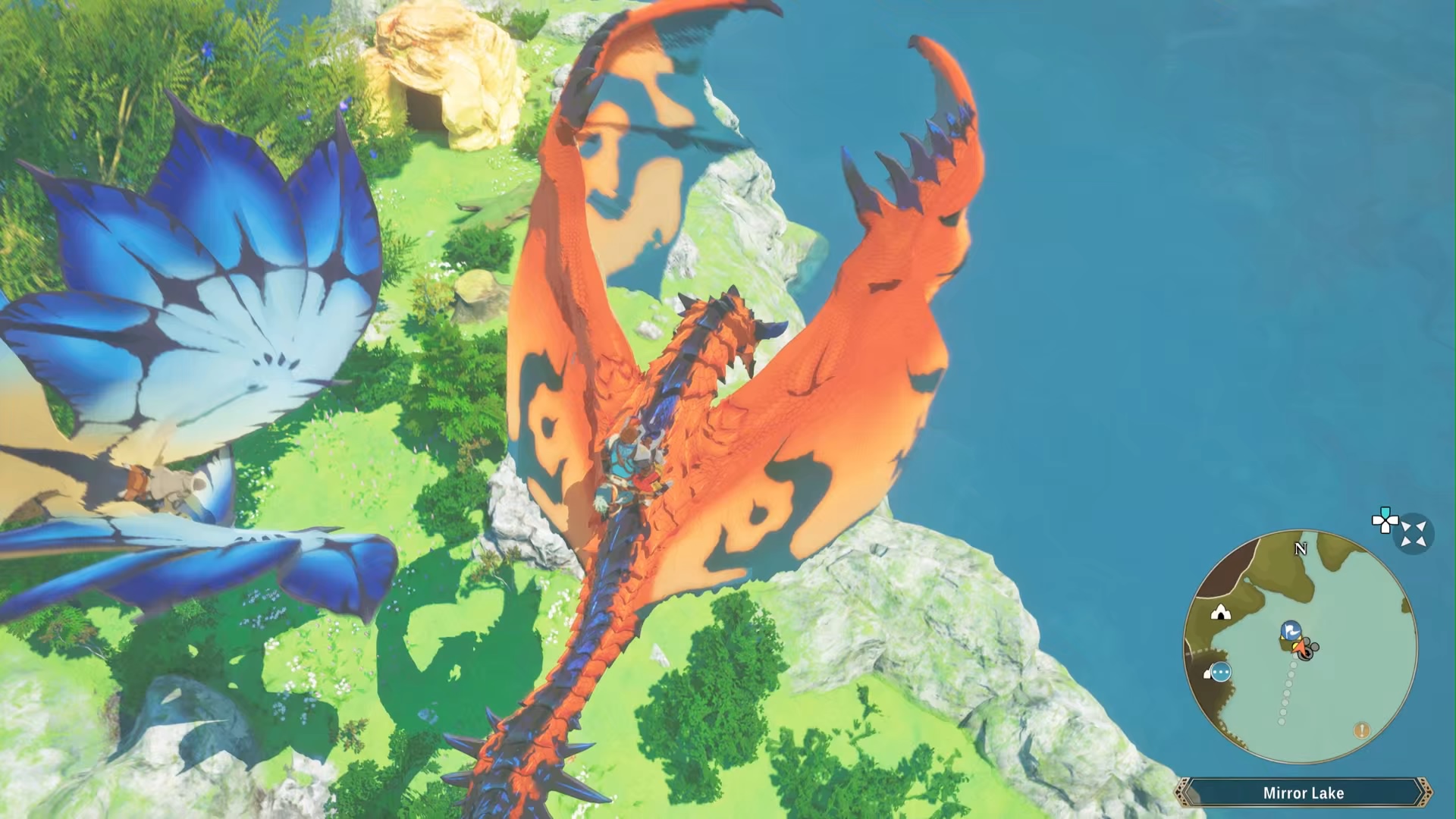Click the blue flag marker on the minimap
The height and width of the screenshot is (819, 1456).
1291,630
